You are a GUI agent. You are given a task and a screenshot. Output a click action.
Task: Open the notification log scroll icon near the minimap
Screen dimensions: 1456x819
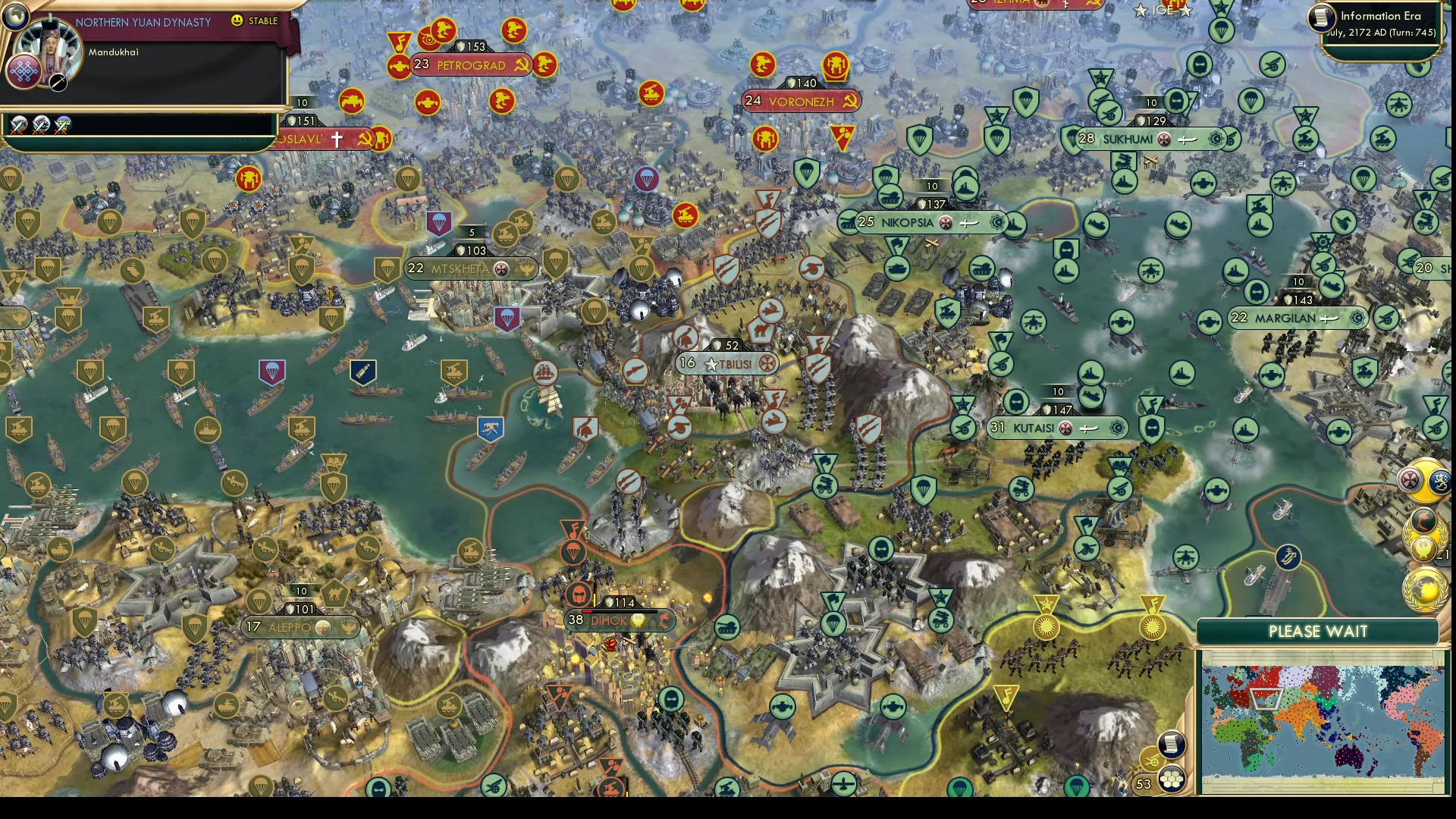[1172, 745]
